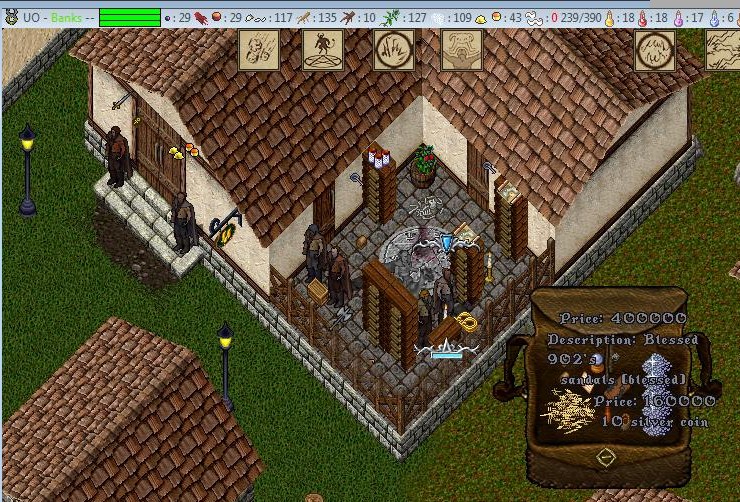Screen dimensions: 740x502
Task: Cast the daemon on pentagram spell
Action: coord(323,49)
